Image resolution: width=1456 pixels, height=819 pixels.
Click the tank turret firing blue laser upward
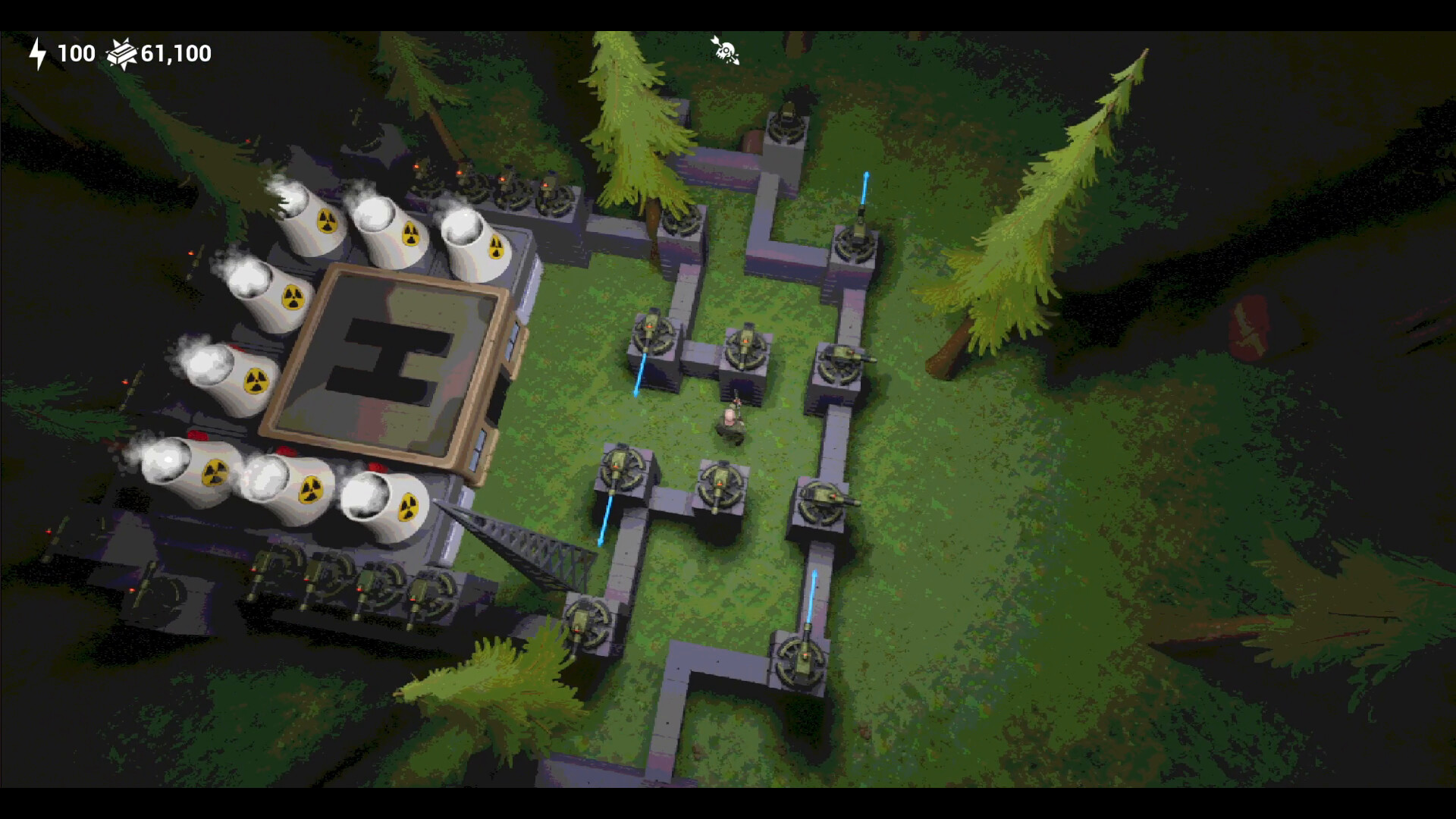coord(857,239)
